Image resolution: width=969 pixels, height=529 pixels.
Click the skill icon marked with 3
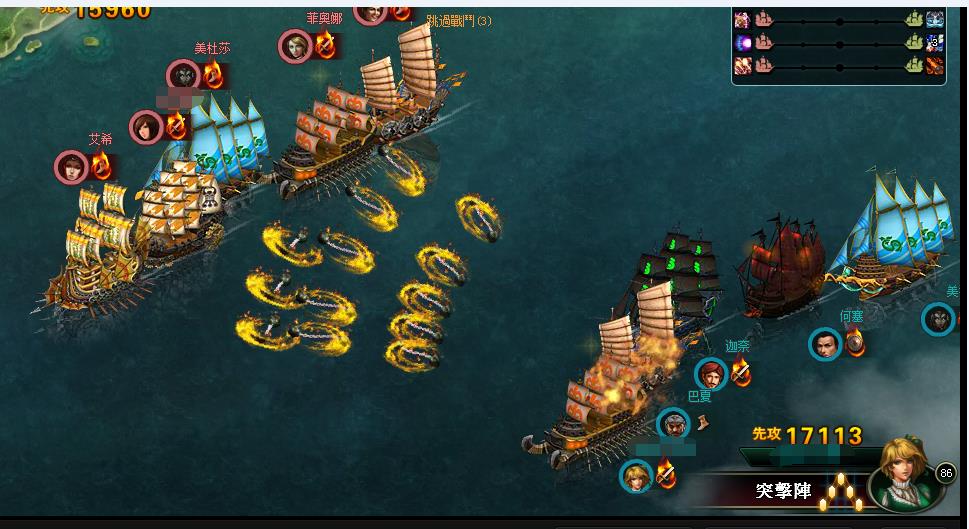tap(935, 42)
